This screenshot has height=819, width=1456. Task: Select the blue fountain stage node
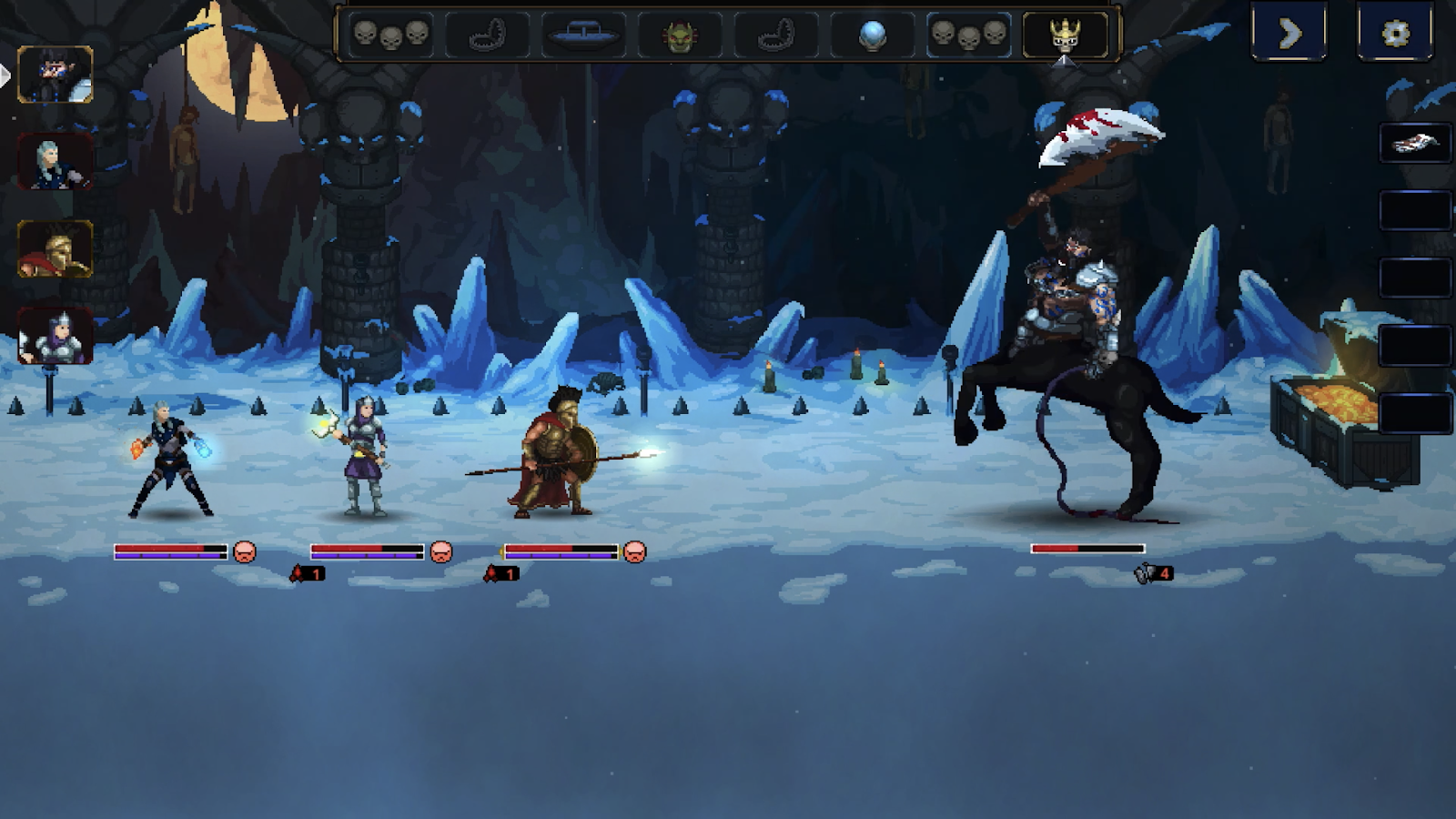pyautogui.click(x=582, y=35)
